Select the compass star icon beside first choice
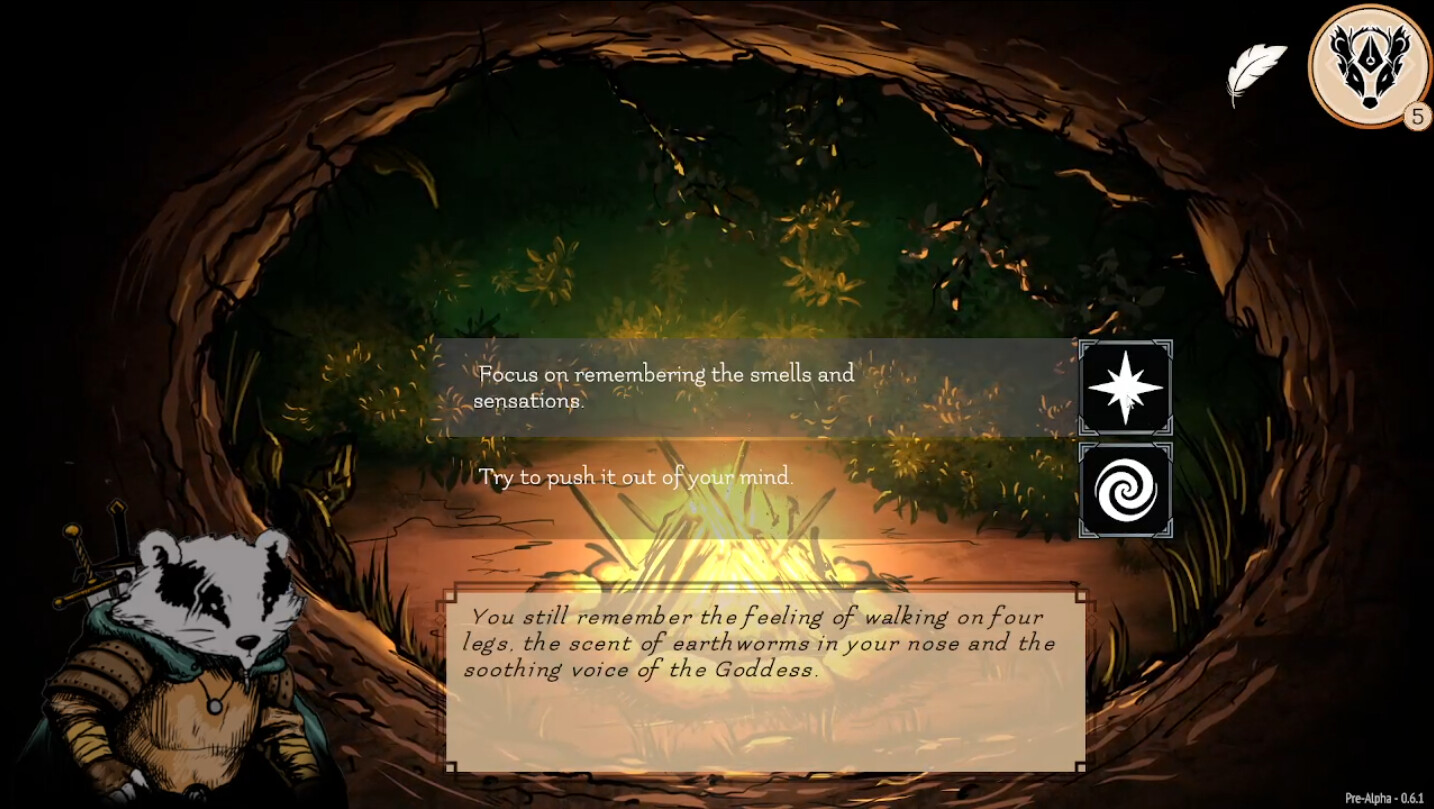 (x=1126, y=390)
